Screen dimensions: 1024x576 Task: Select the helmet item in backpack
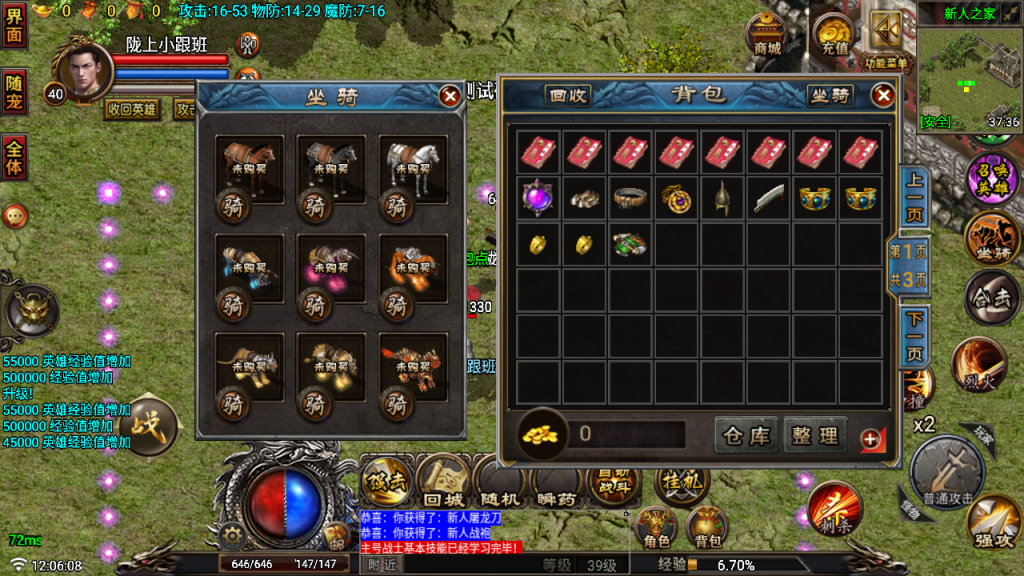point(723,197)
